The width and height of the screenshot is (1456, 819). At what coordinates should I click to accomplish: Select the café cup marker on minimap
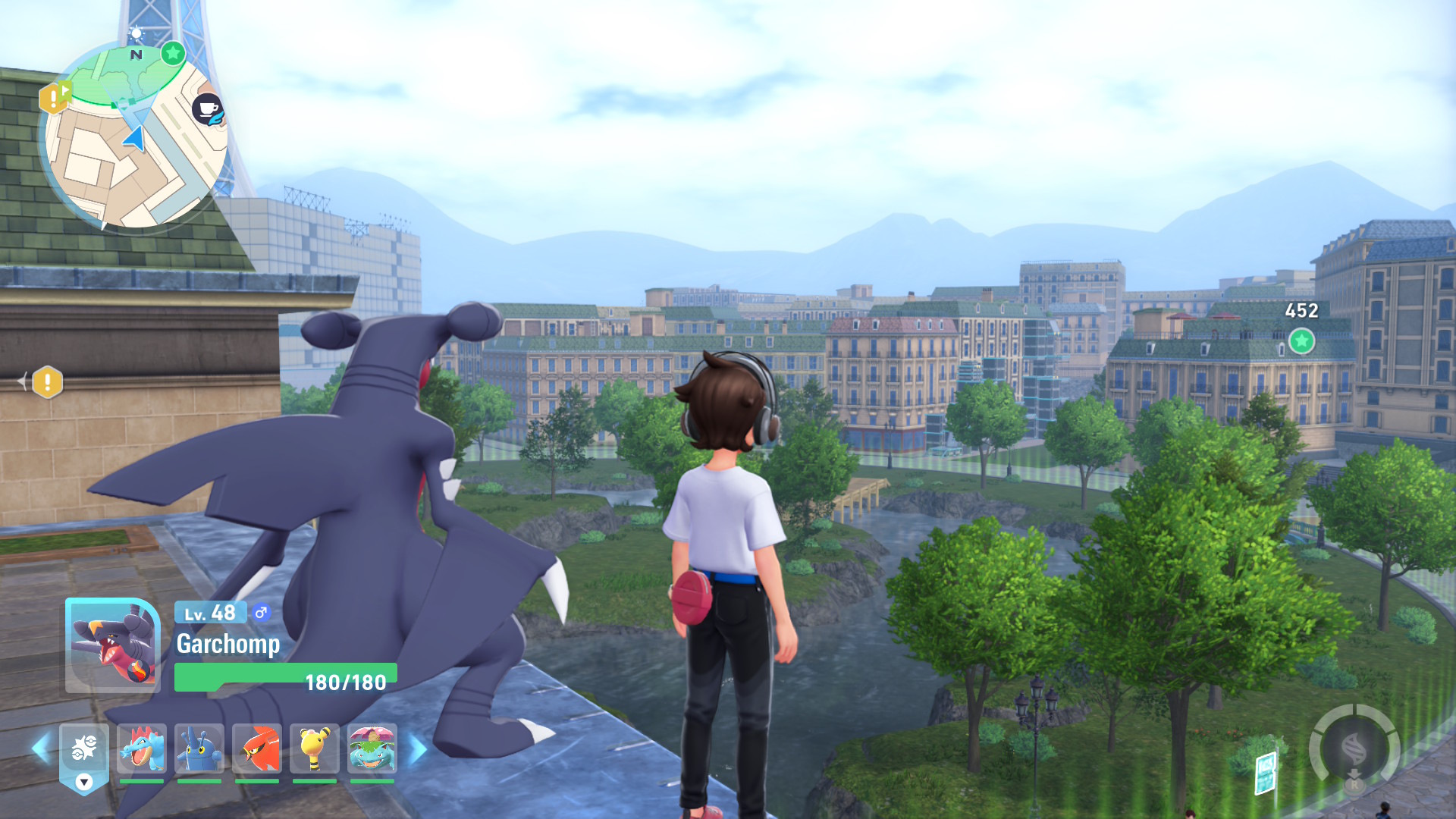point(207,109)
